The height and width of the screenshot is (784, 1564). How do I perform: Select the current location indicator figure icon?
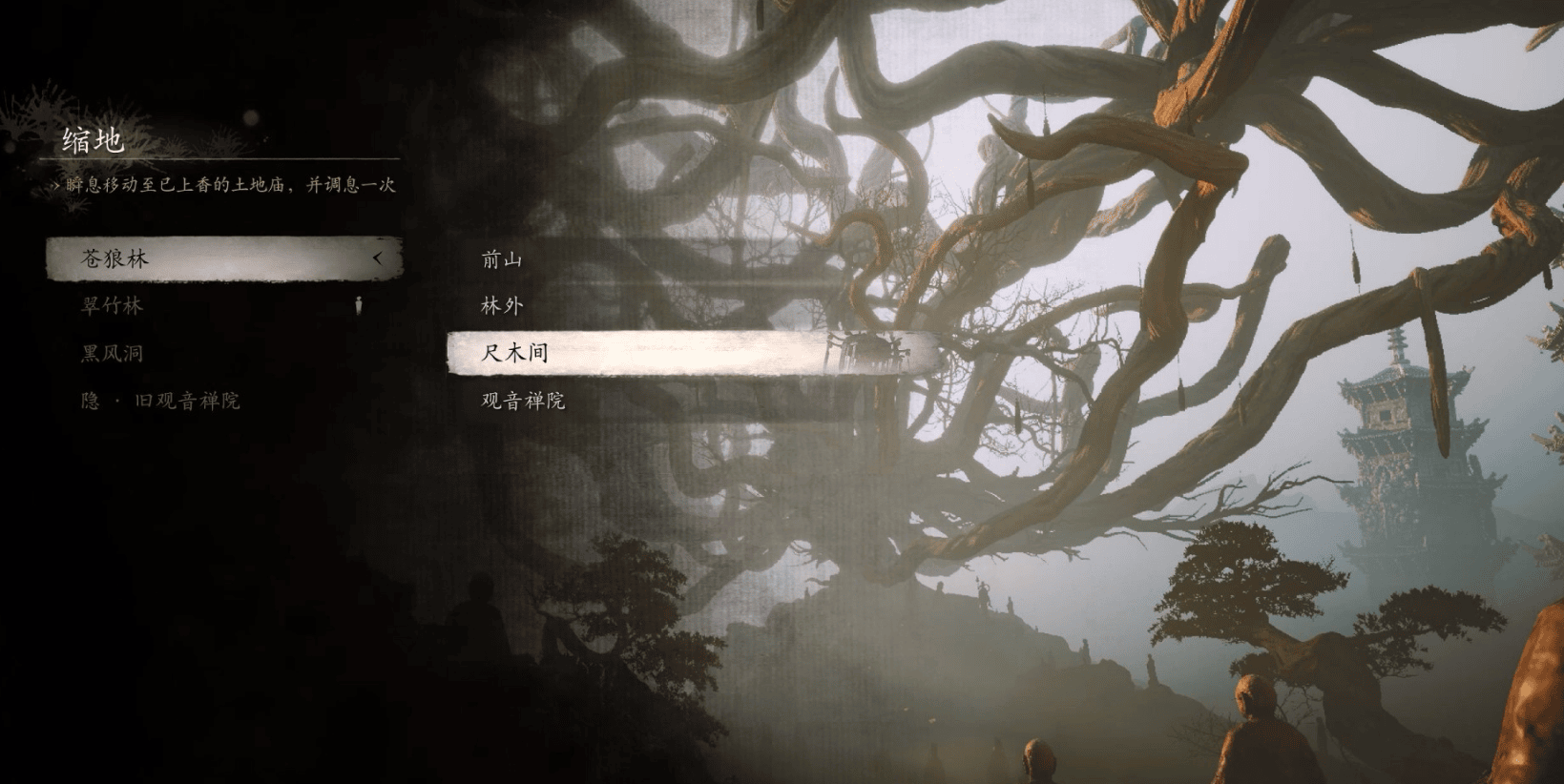pyautogui.click(x=359, y=305)
